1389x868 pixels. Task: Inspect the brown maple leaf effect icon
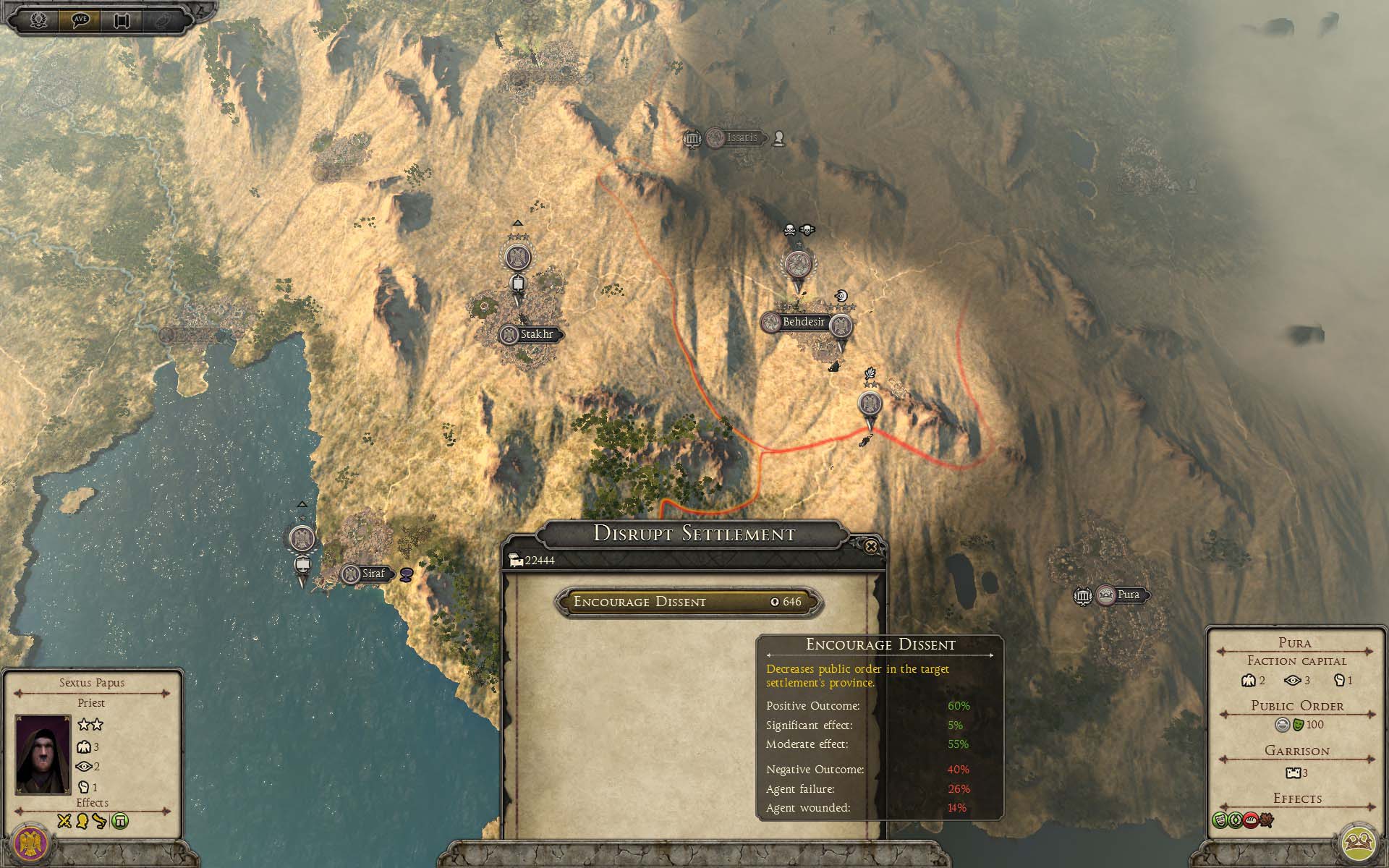(1266, 821)
